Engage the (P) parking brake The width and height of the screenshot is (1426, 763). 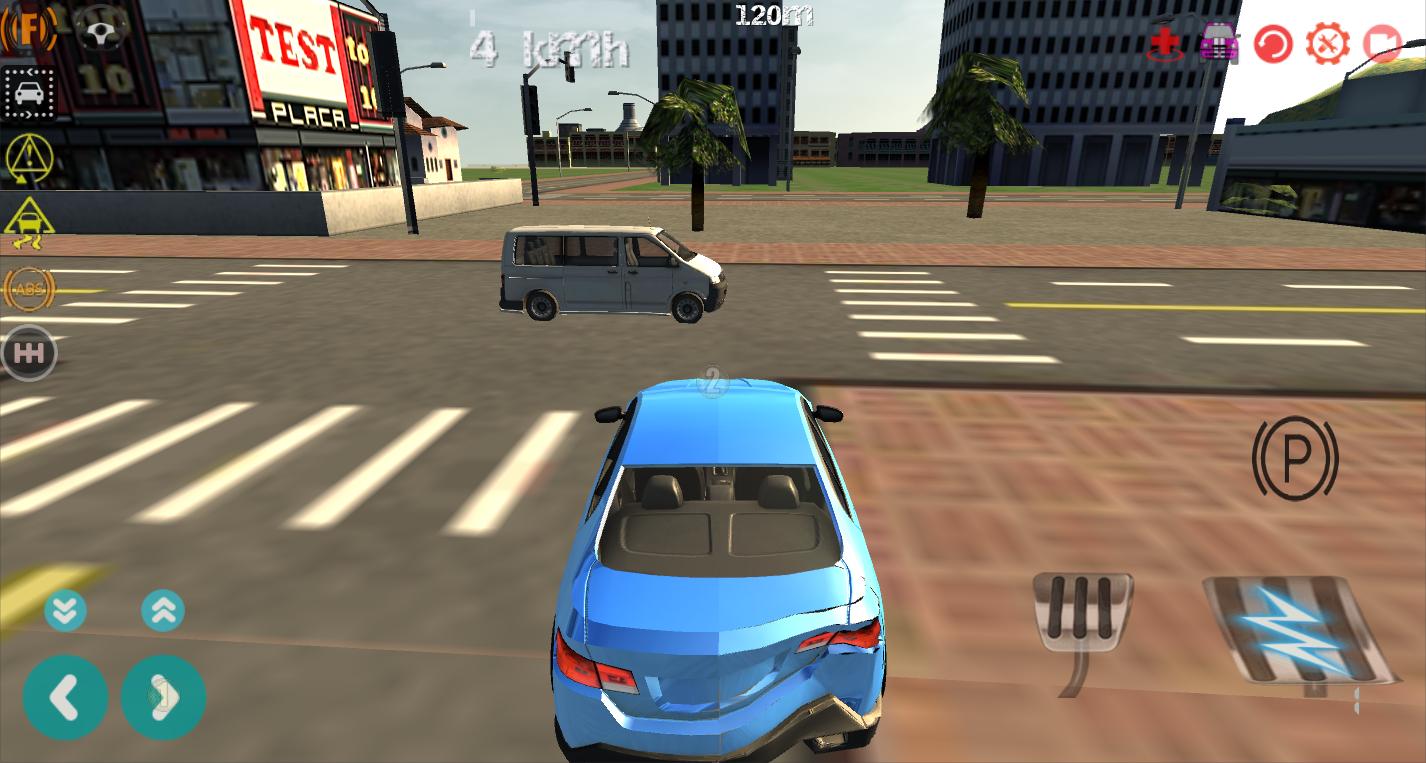click(1295, 459)
